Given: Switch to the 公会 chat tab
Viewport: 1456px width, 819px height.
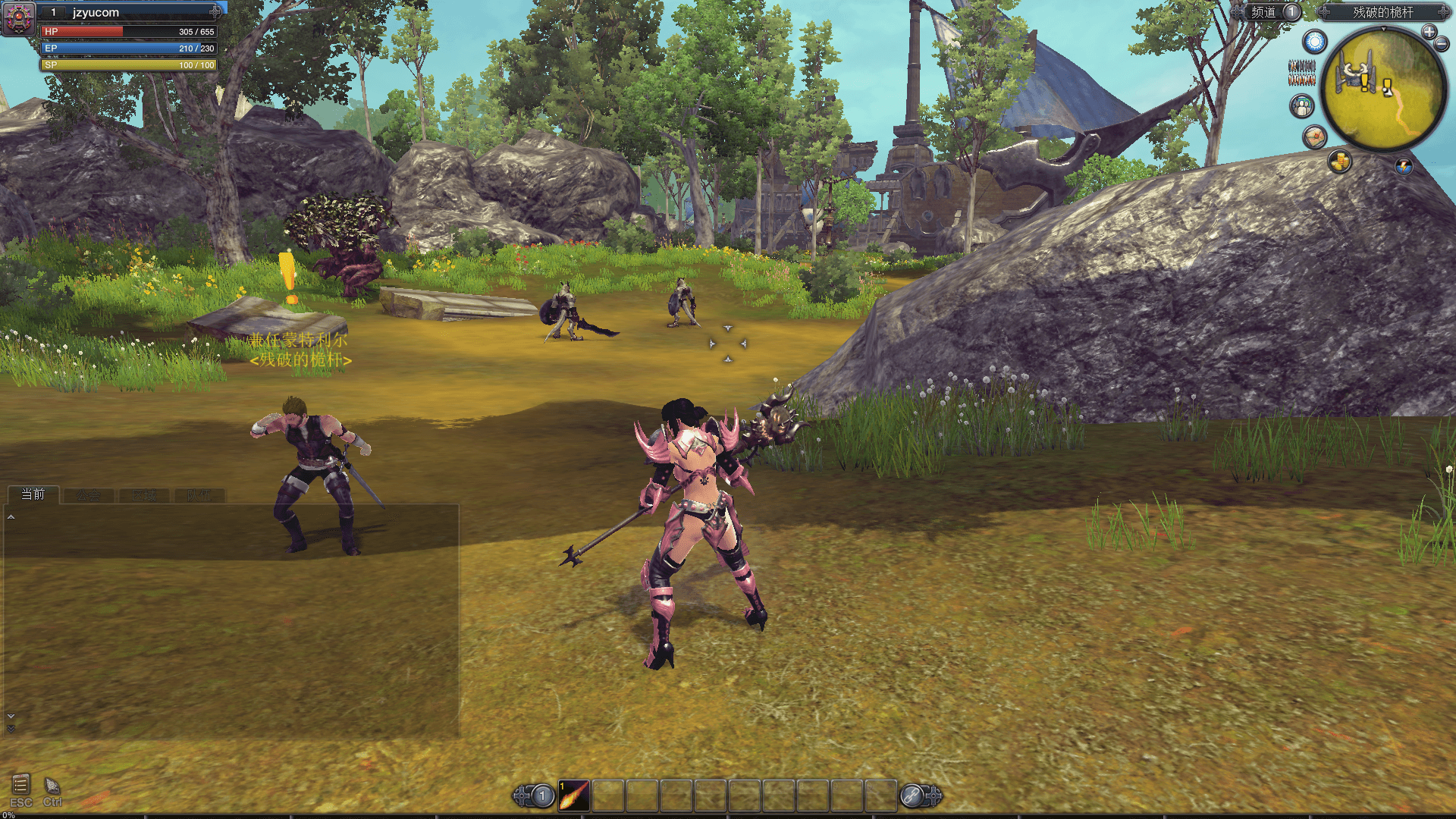Looking at the screenshot, I should 88,495.
